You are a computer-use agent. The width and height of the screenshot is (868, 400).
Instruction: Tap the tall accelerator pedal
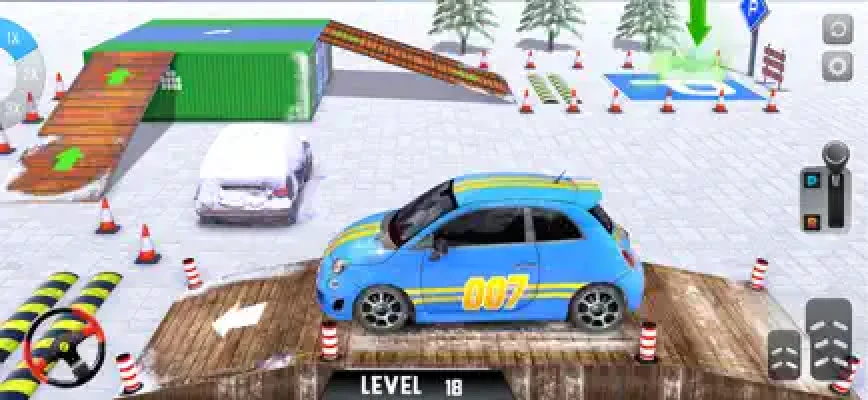point(829,338)
